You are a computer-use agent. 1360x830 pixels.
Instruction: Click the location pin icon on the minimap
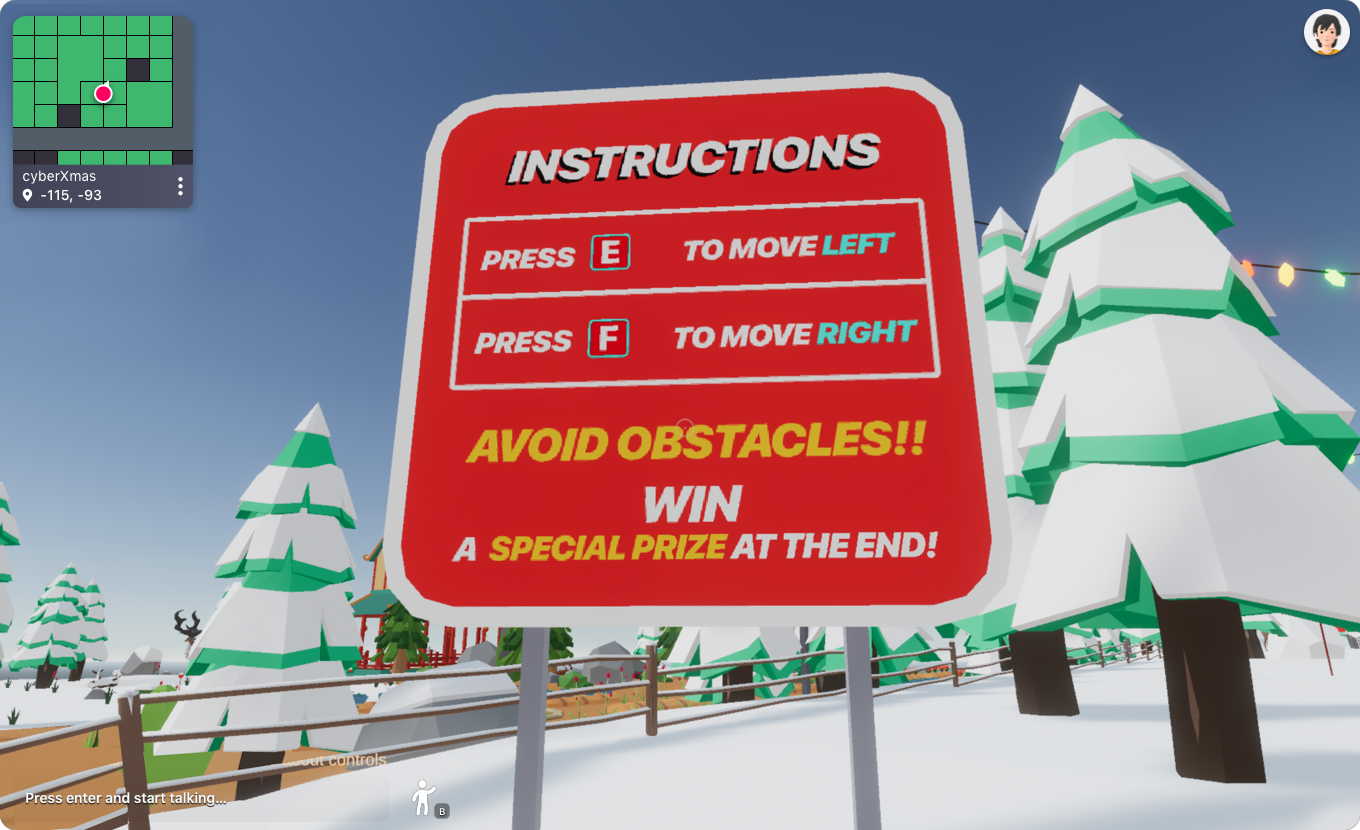27,195
